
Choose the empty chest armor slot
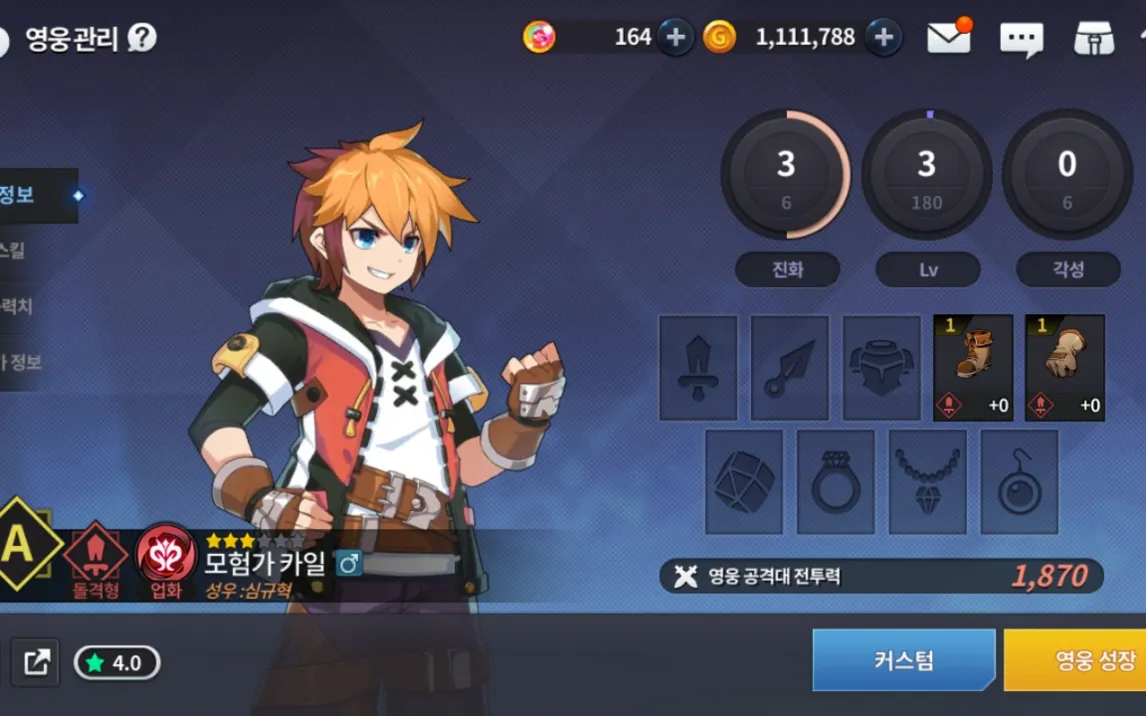pos(881,368)
